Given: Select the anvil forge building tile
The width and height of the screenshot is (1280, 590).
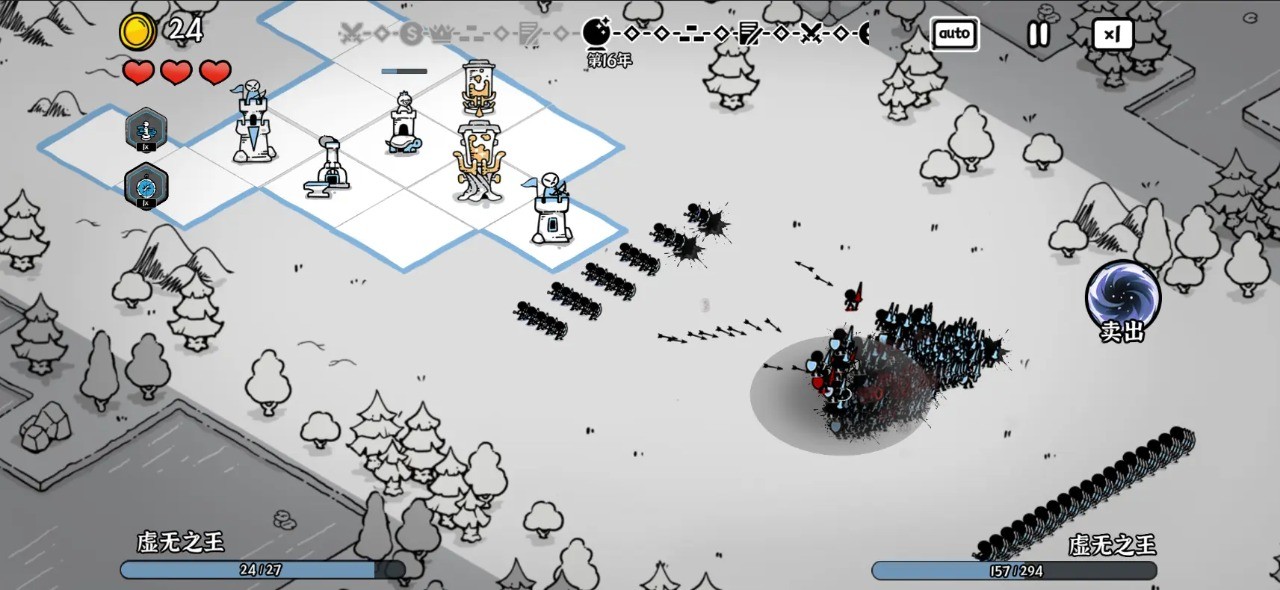Looking at the screenshot, I should (329, 166).
